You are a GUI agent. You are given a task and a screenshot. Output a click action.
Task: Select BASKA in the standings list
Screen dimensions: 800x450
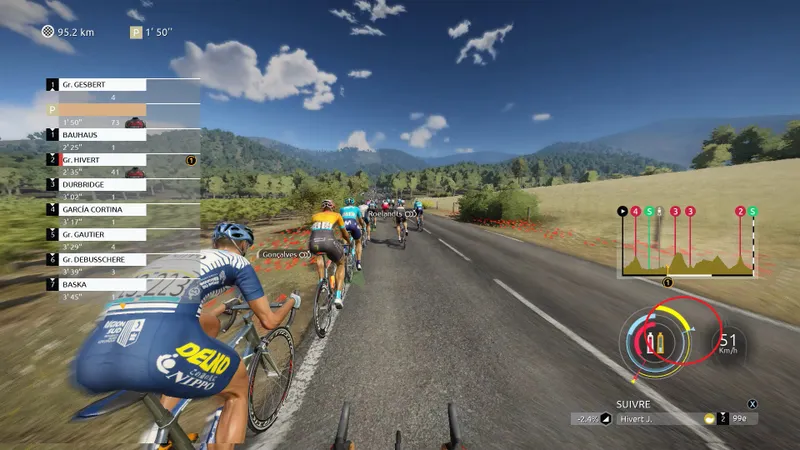pyautogui.click(x=100, y=283)
